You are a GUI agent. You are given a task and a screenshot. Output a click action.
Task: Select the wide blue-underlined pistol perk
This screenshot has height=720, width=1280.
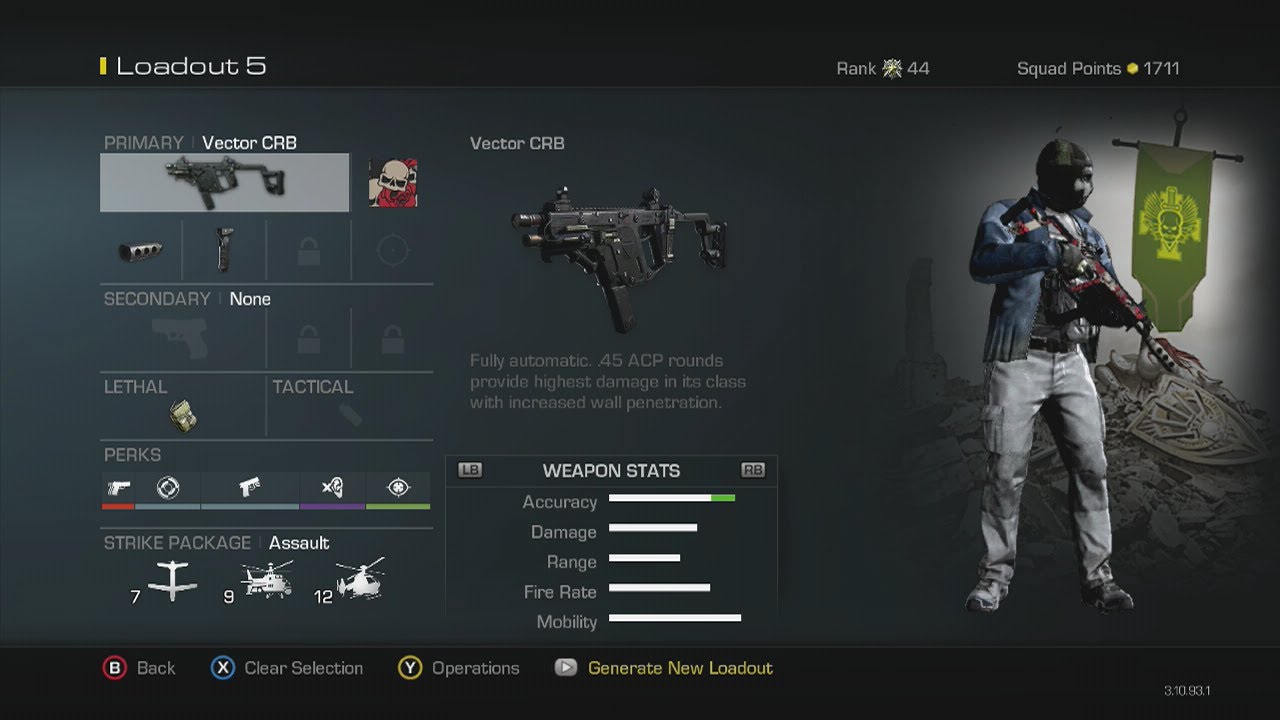click(x=250, y=488)
